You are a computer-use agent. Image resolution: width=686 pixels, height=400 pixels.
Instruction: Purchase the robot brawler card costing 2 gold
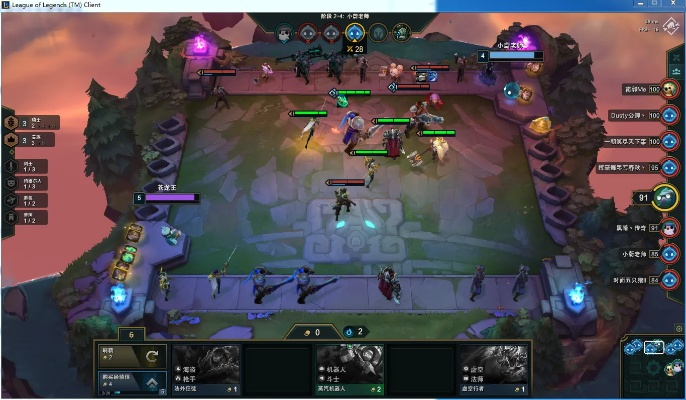point(350,368)
